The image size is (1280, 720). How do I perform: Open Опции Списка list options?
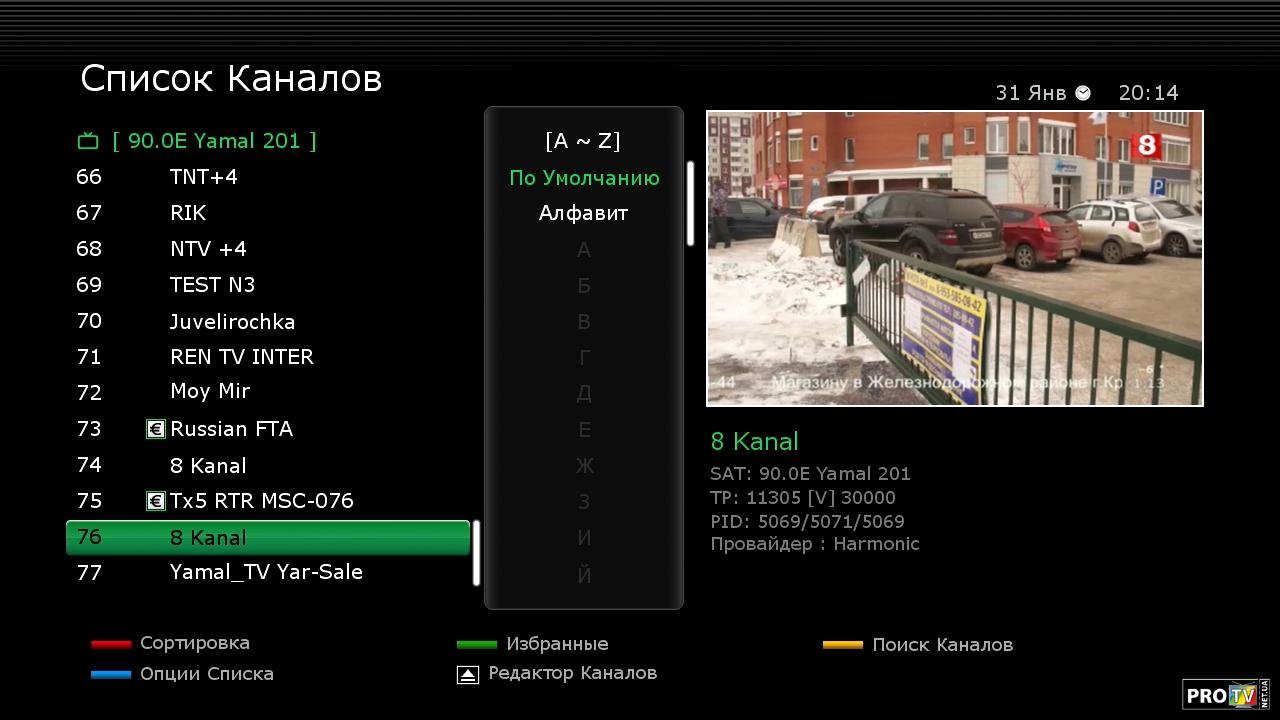coord(206,674)
